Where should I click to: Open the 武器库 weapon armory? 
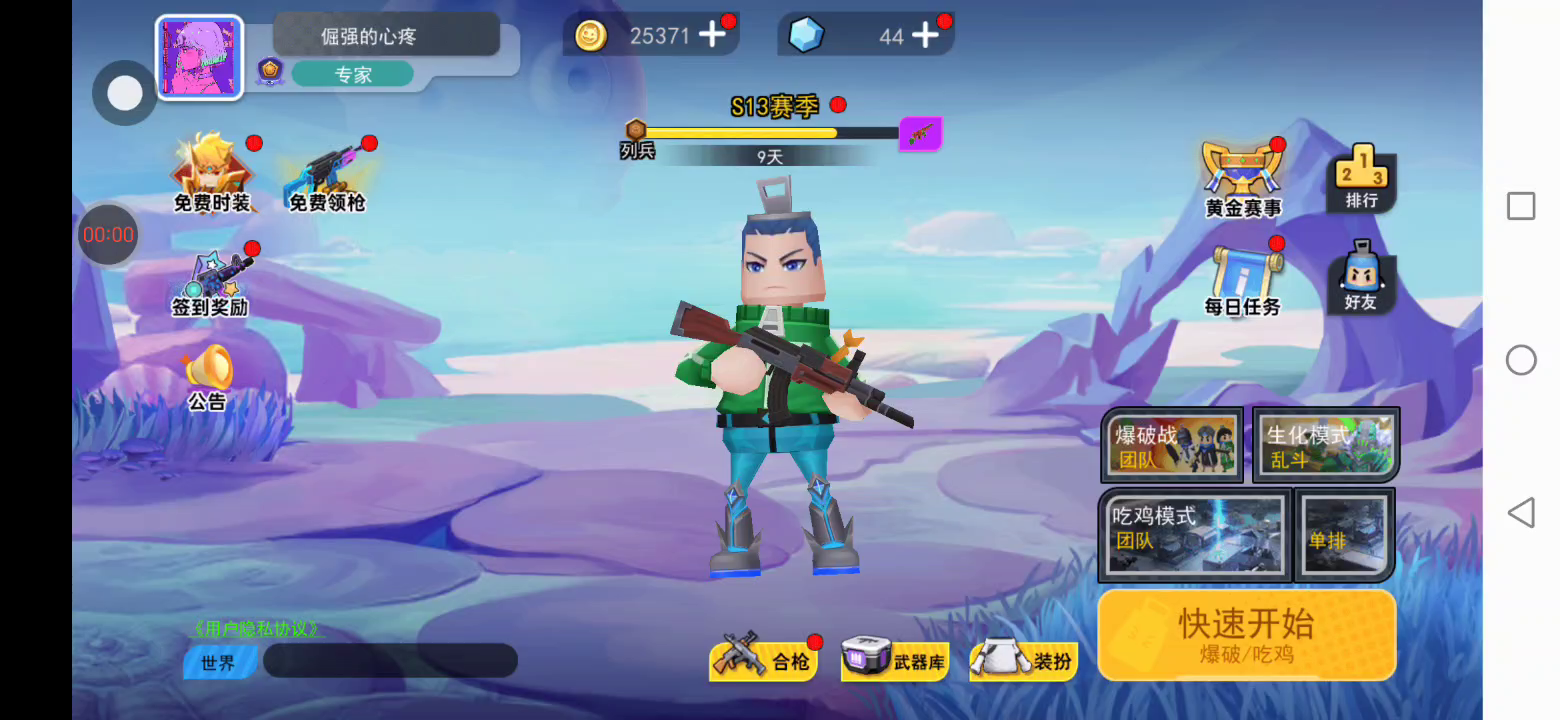894,660
